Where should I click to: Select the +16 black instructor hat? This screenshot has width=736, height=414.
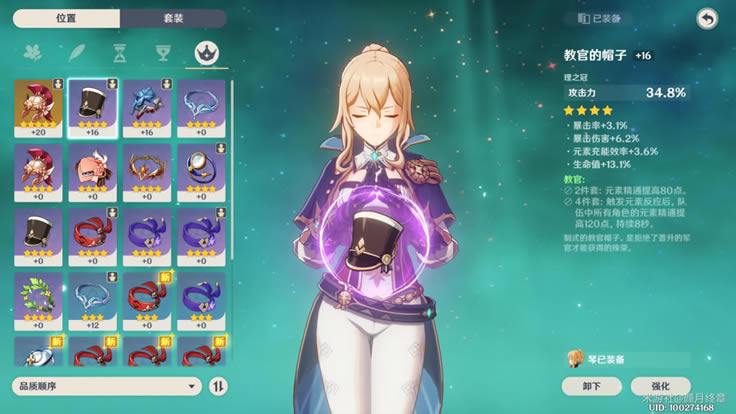[93, 107]
